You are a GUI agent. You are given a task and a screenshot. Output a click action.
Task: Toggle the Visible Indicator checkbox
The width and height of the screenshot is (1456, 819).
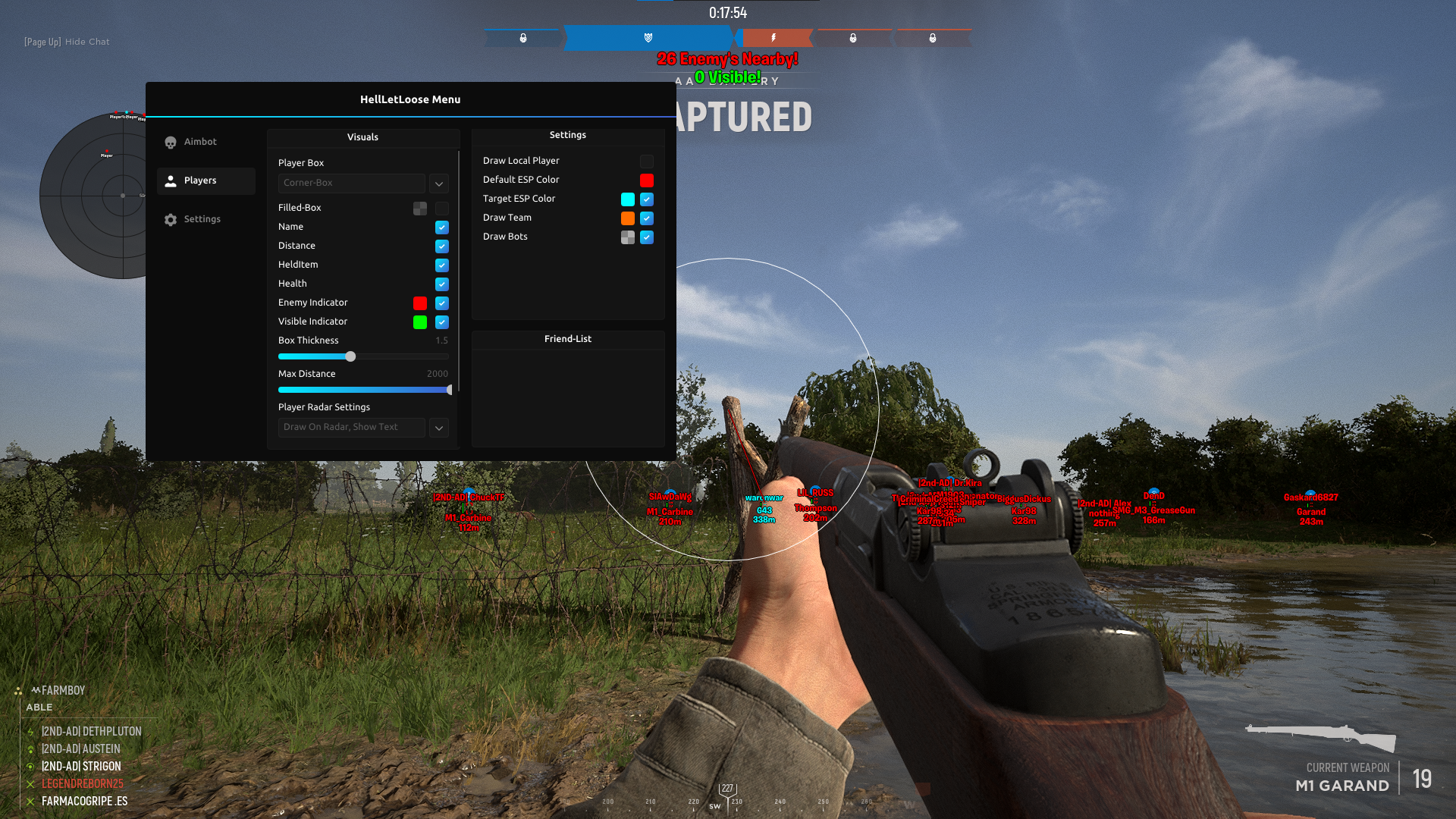point(442,322)
